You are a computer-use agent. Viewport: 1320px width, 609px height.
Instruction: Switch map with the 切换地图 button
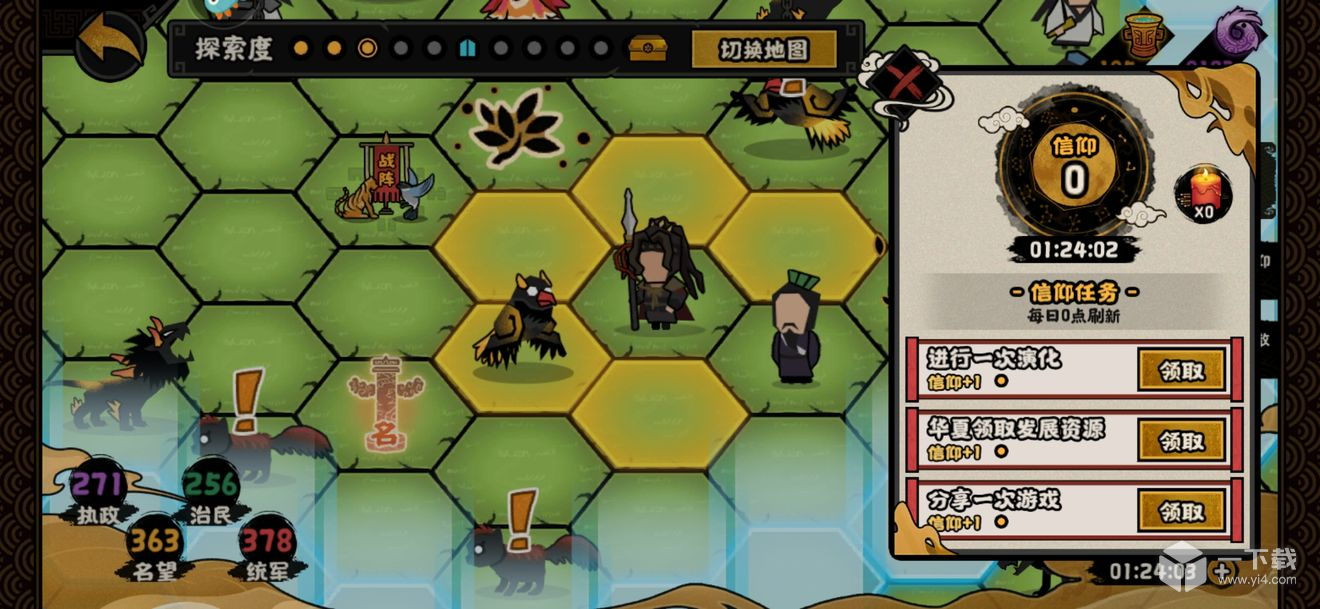(765, 49)
